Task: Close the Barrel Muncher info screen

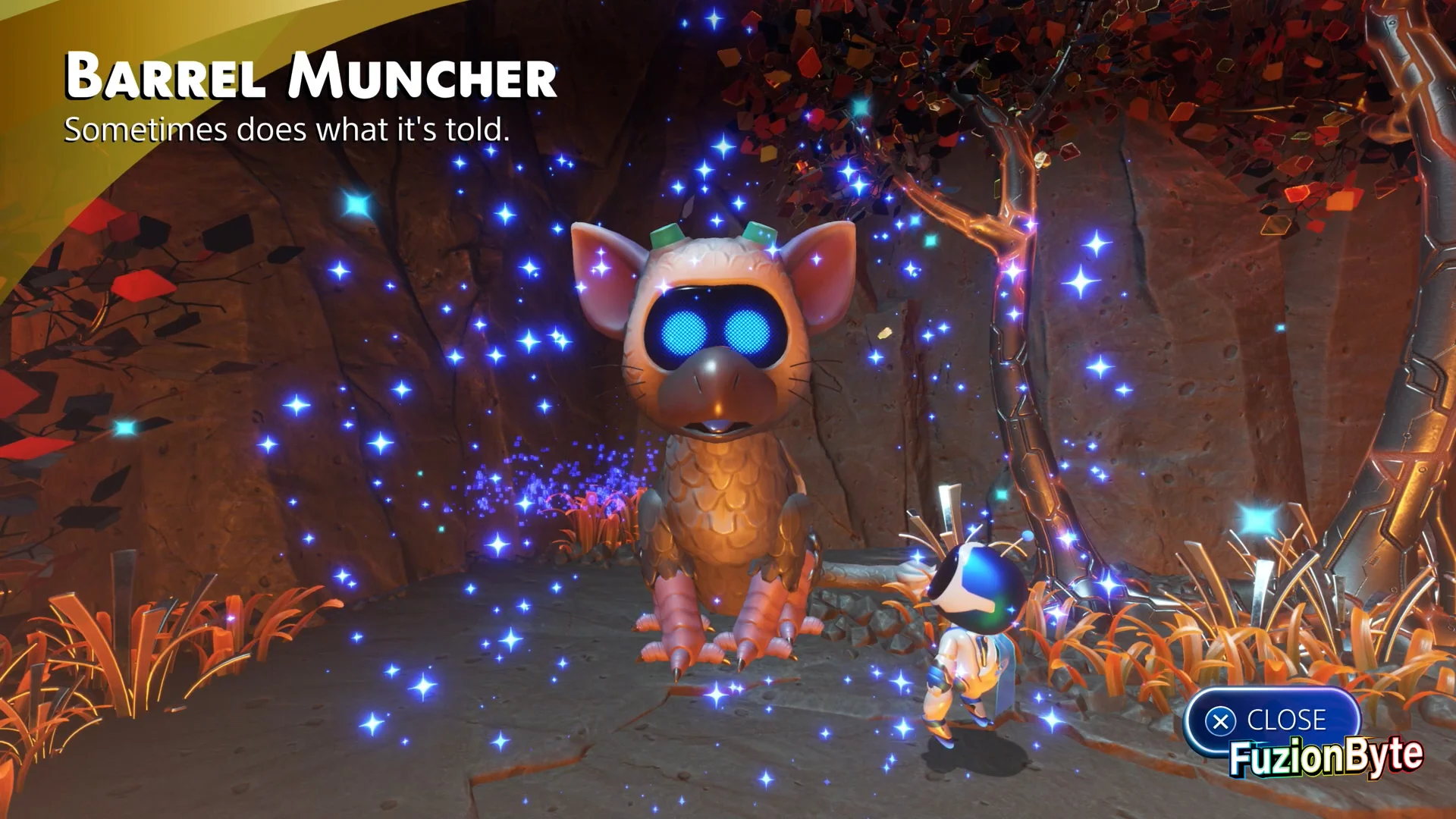Action: point(1271,720)
